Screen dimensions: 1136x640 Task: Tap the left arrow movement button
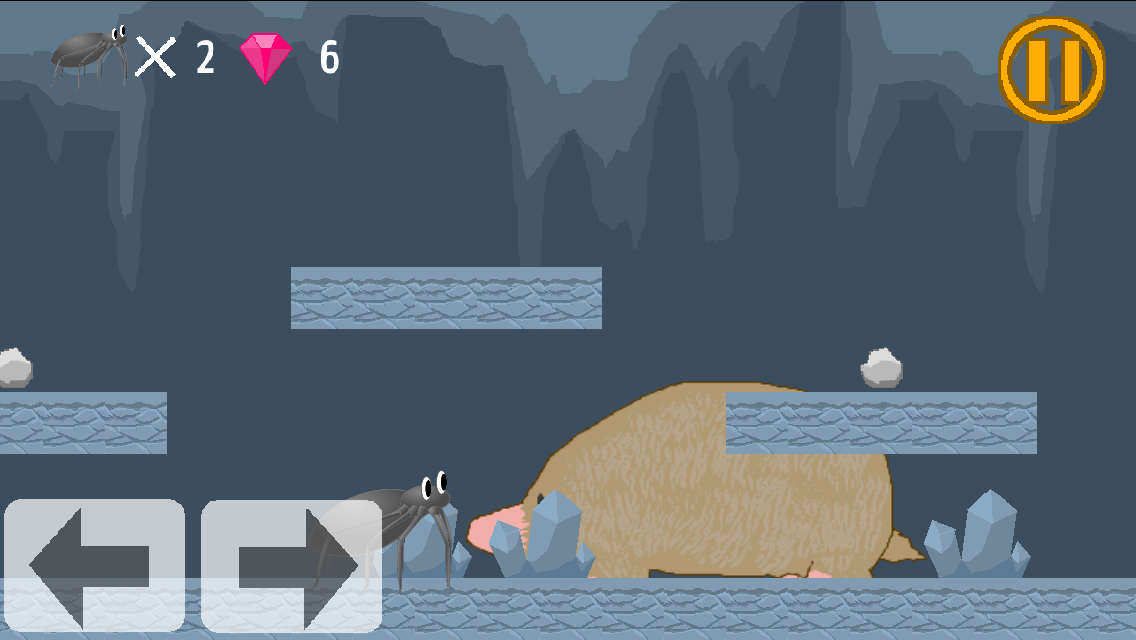point(94,566)
